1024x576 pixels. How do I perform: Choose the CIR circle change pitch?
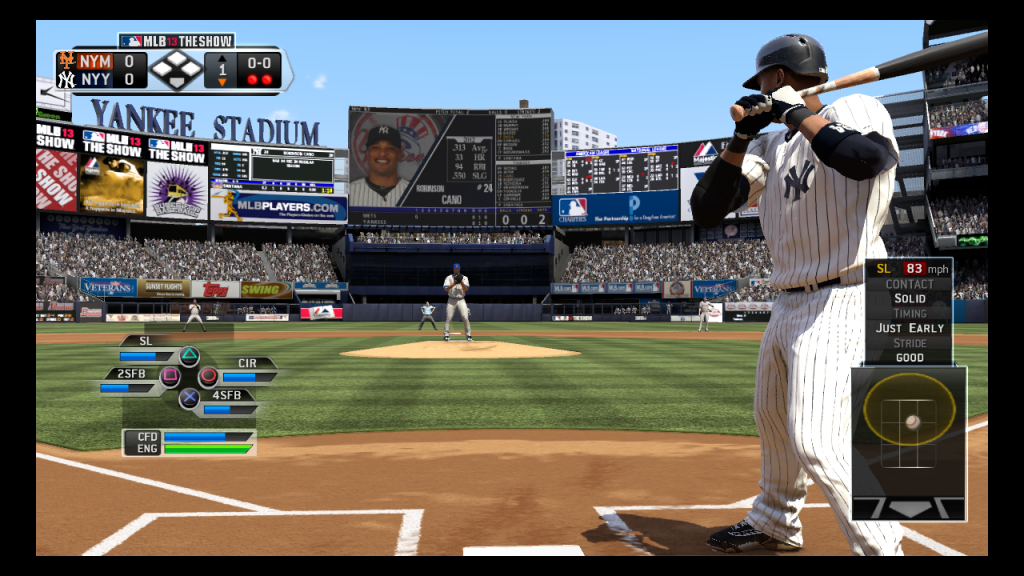209,377
